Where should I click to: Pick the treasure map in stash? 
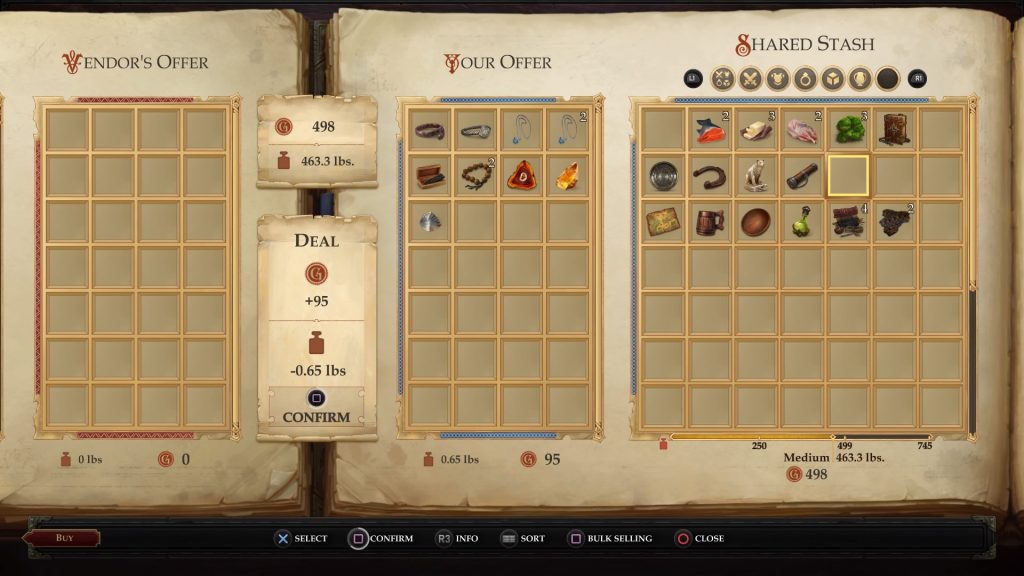point(663,222)
